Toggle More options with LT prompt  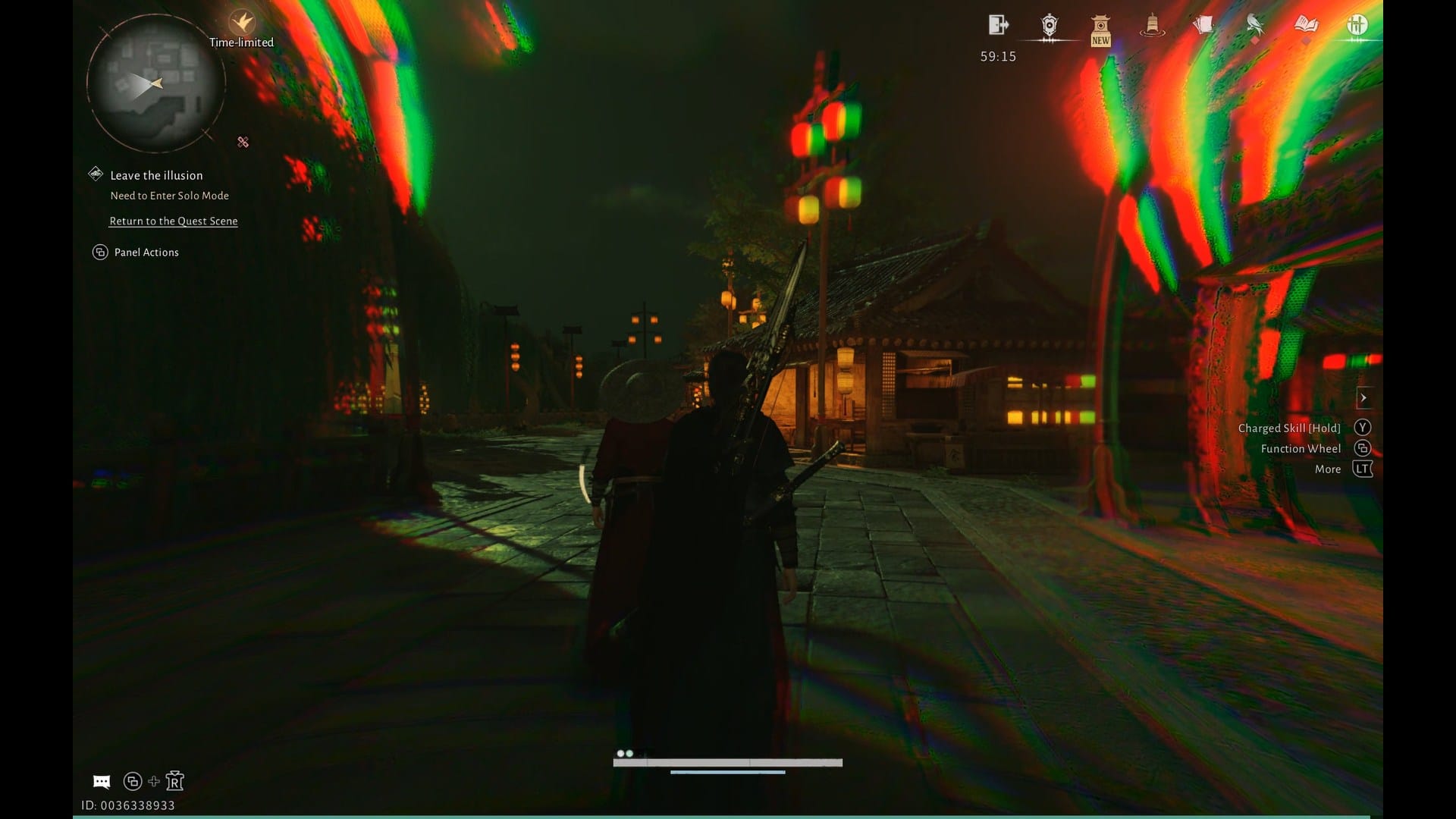(x=1363, y=469)
